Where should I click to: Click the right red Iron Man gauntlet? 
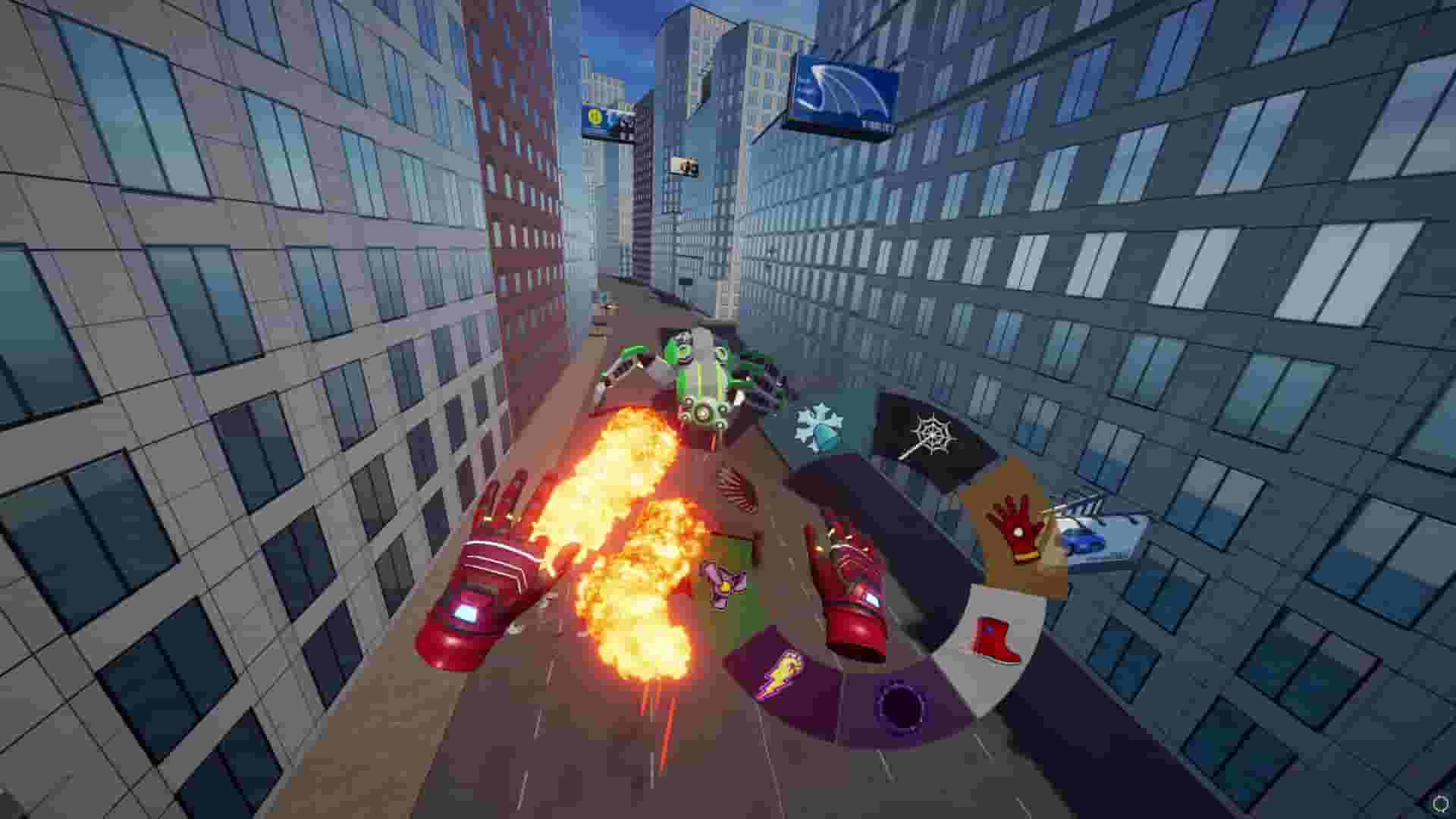coord(853,599)
